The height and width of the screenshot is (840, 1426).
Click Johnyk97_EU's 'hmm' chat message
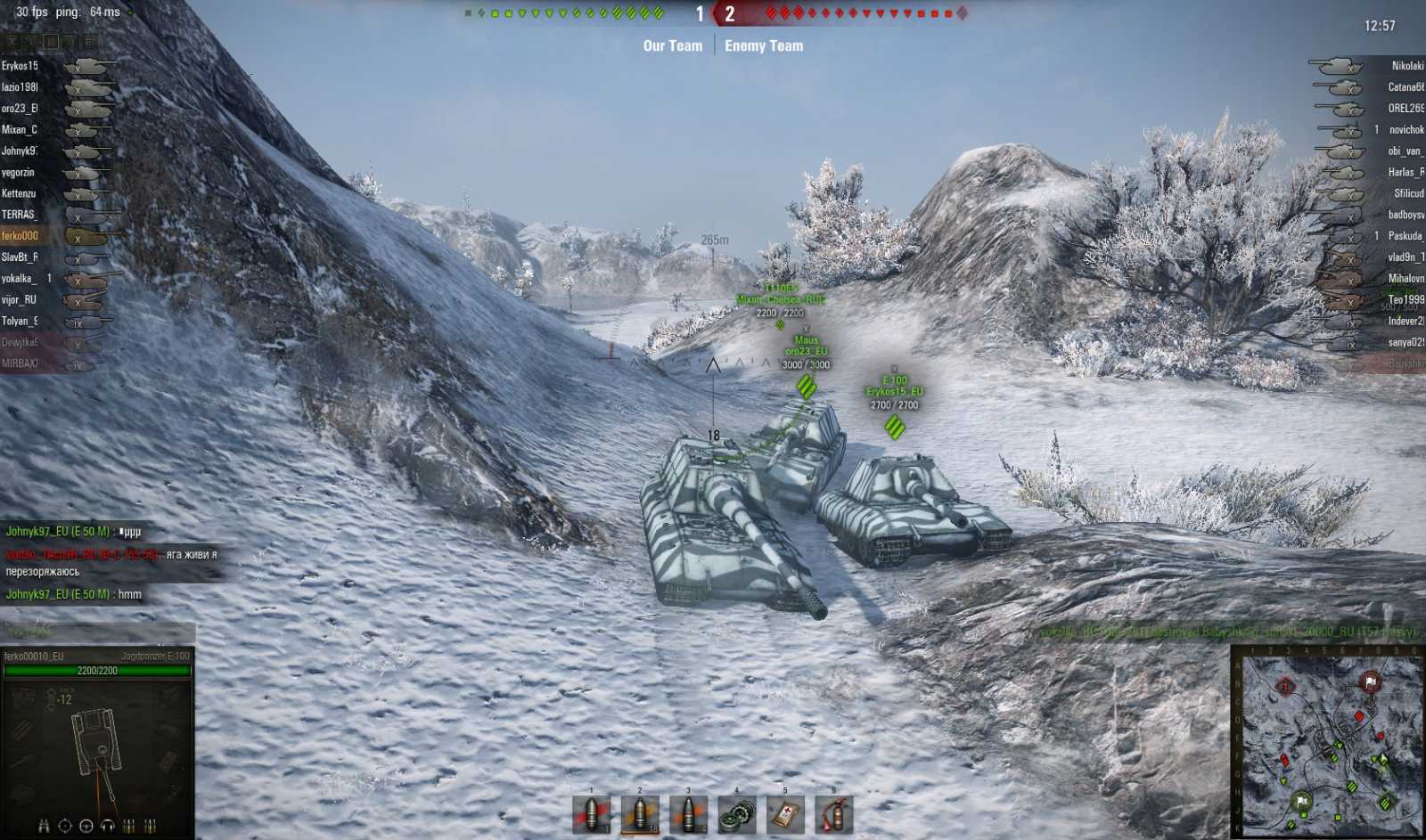click(x=74, y=594)
